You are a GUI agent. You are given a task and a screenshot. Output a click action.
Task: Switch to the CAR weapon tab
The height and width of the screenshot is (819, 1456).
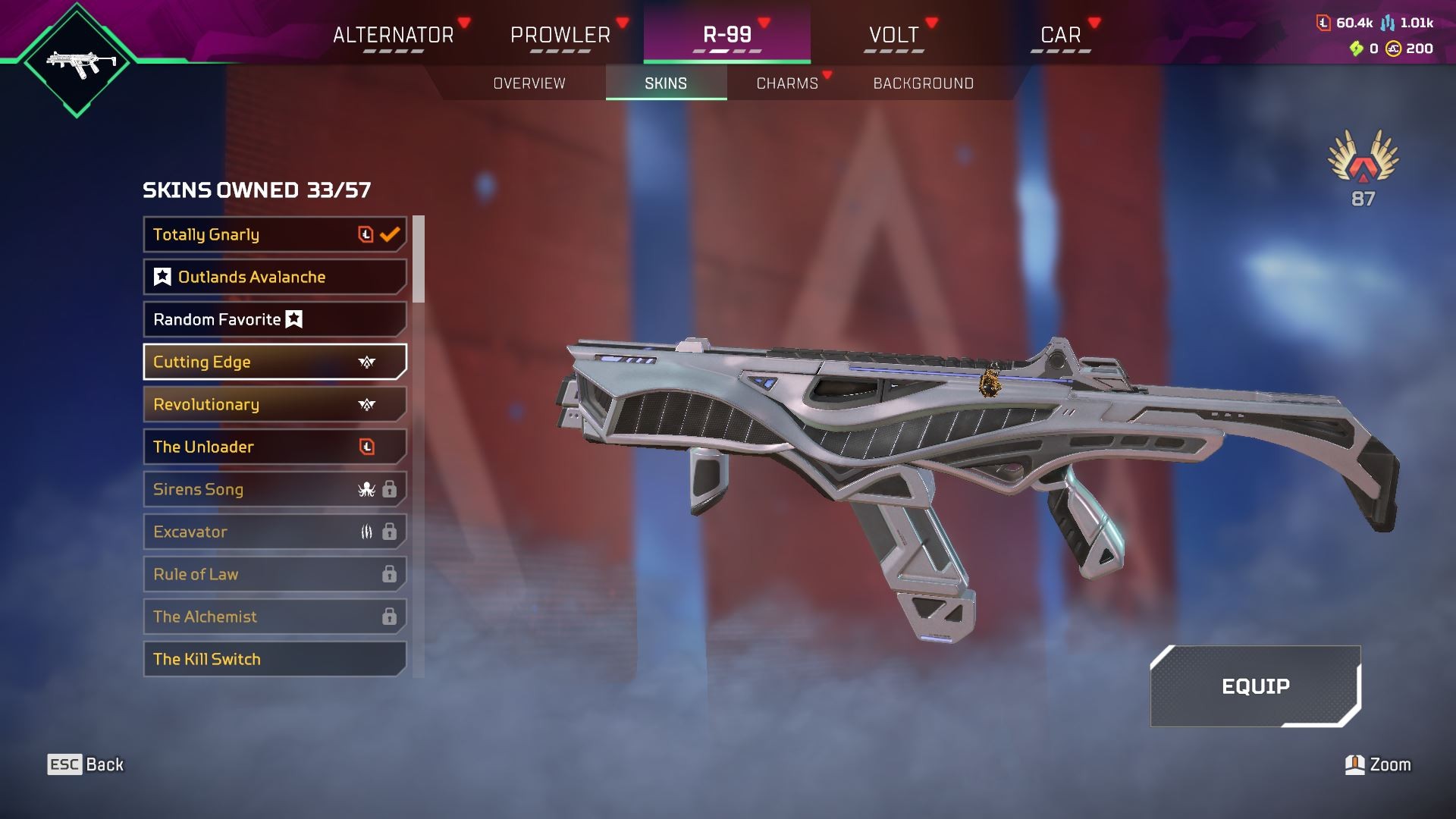1060,35
